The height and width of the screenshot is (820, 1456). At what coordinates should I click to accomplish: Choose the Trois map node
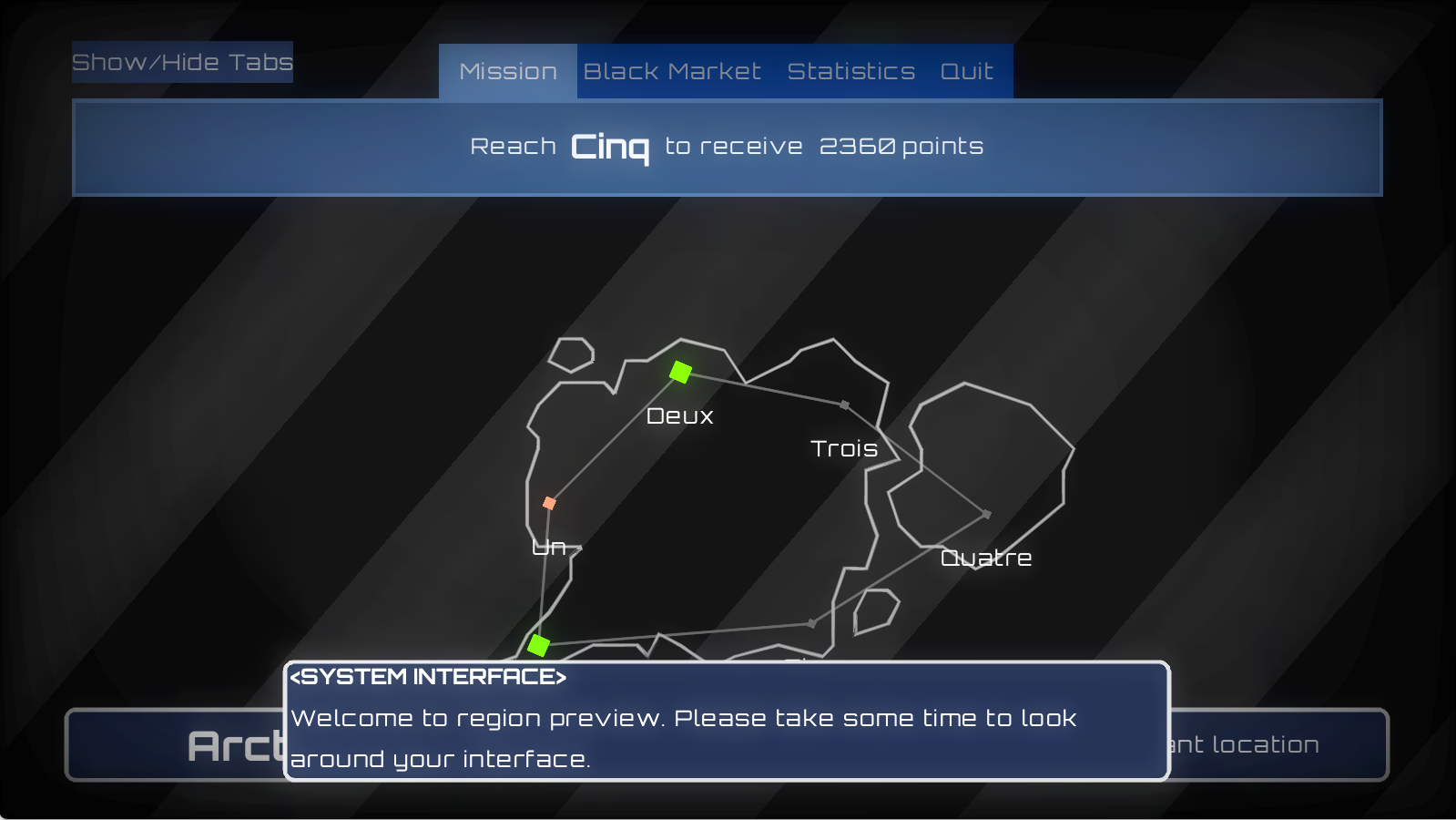[x=845, y=405]
